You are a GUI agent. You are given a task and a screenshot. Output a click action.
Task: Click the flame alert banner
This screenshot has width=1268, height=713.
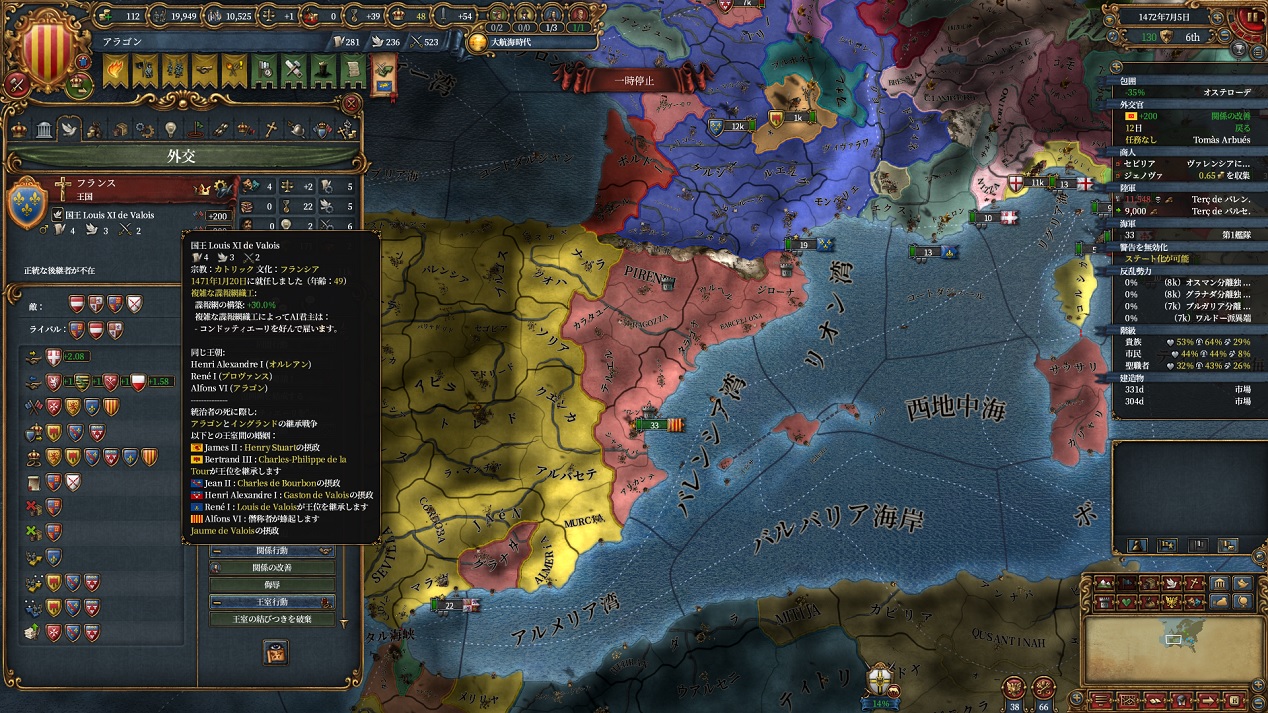point(115,70)
